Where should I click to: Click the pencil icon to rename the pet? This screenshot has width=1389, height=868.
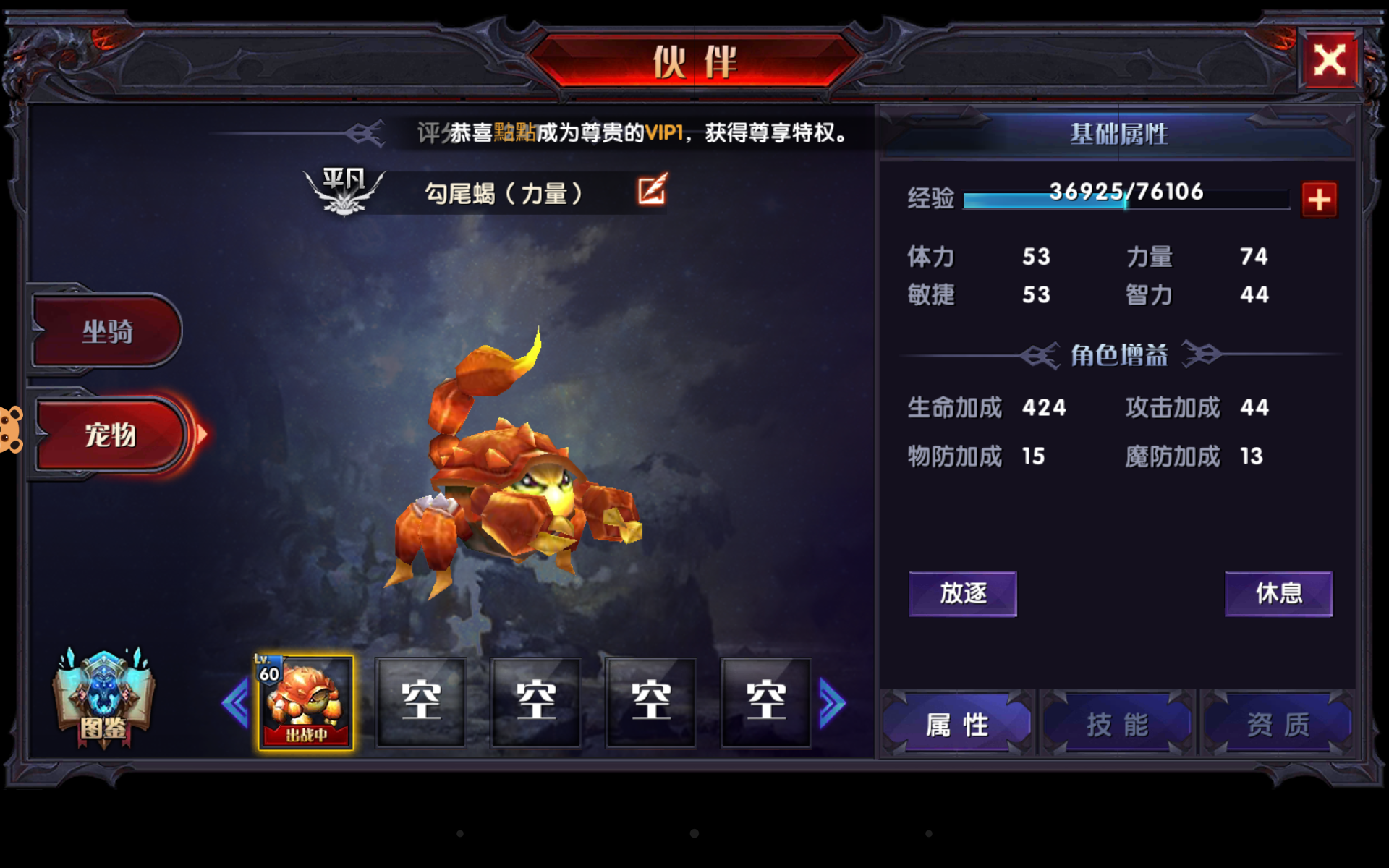coord(650,191)
